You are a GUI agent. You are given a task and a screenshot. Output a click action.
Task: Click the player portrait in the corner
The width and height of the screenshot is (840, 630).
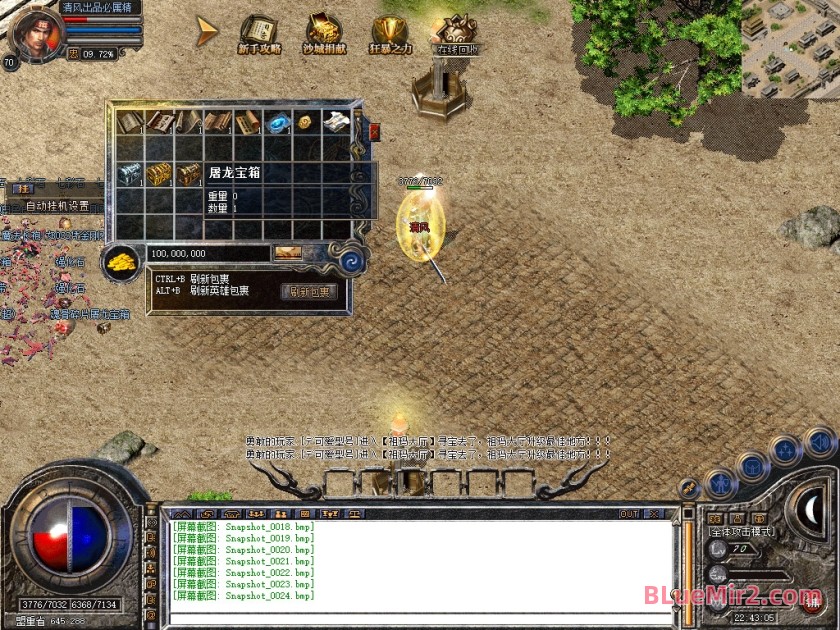pyautogui.click(x=33, y=28)
